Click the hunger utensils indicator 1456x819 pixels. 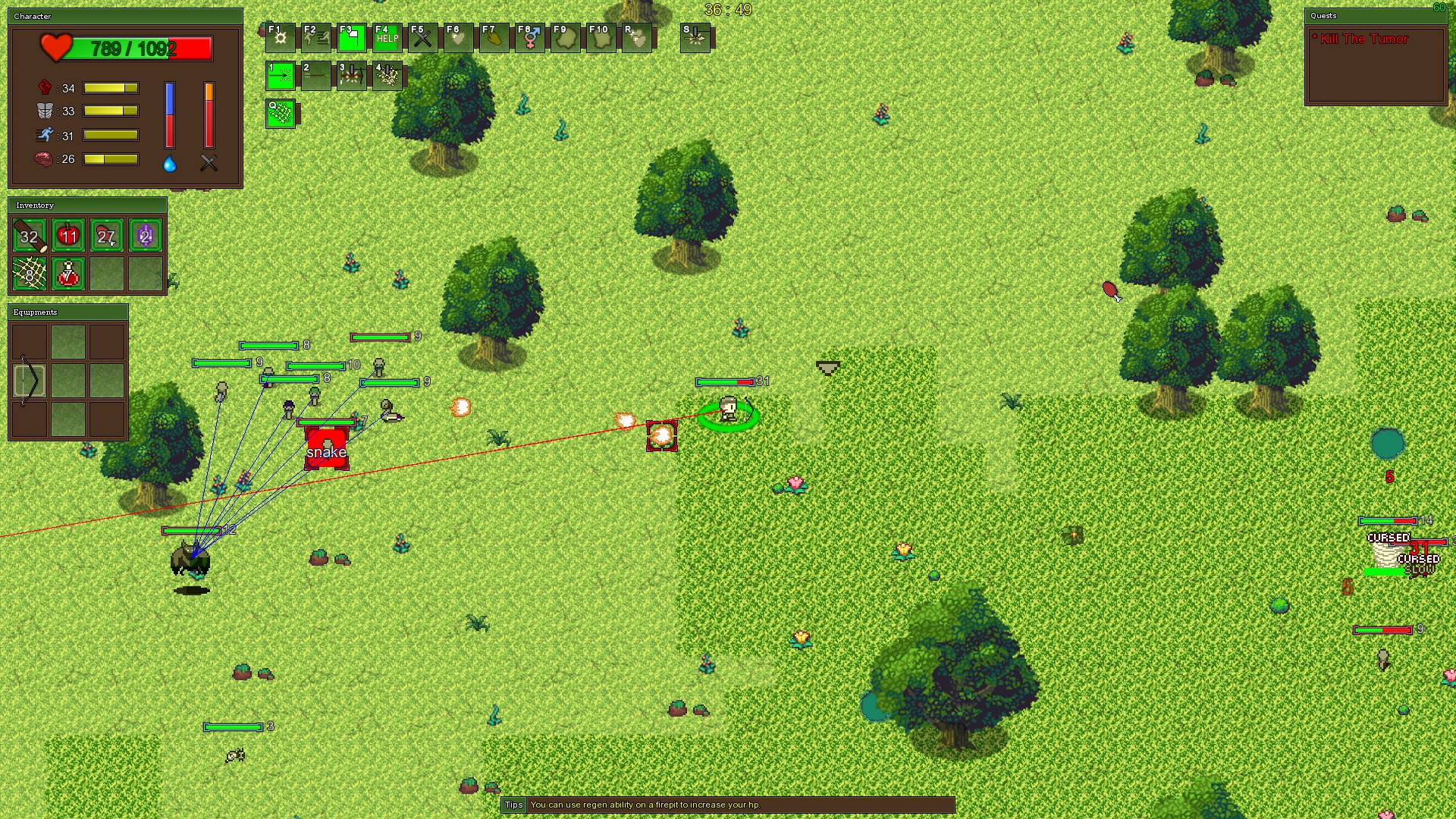point(209,163)
